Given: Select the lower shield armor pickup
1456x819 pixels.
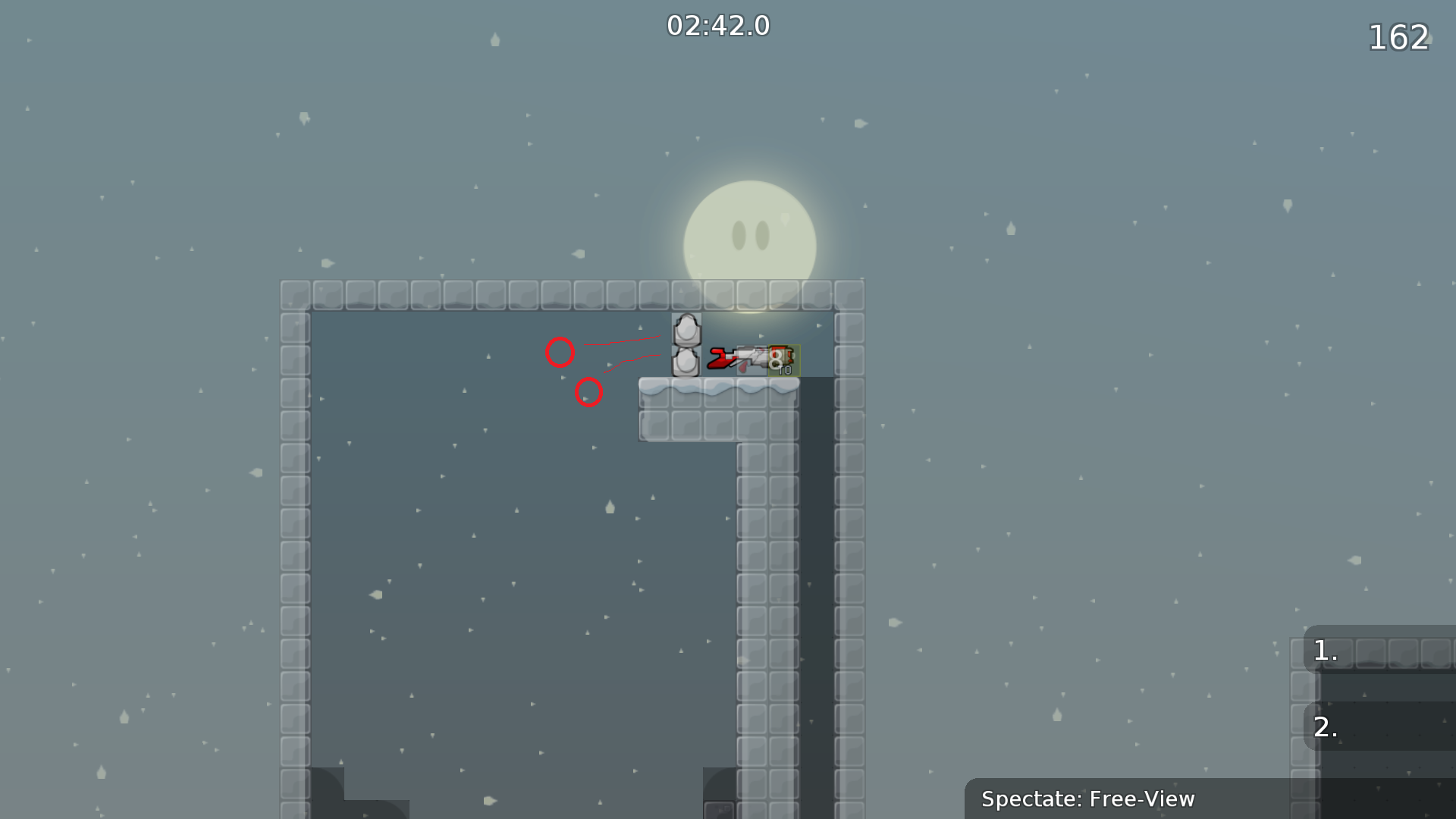Looking at the screenshot, I should click(686, 366).
